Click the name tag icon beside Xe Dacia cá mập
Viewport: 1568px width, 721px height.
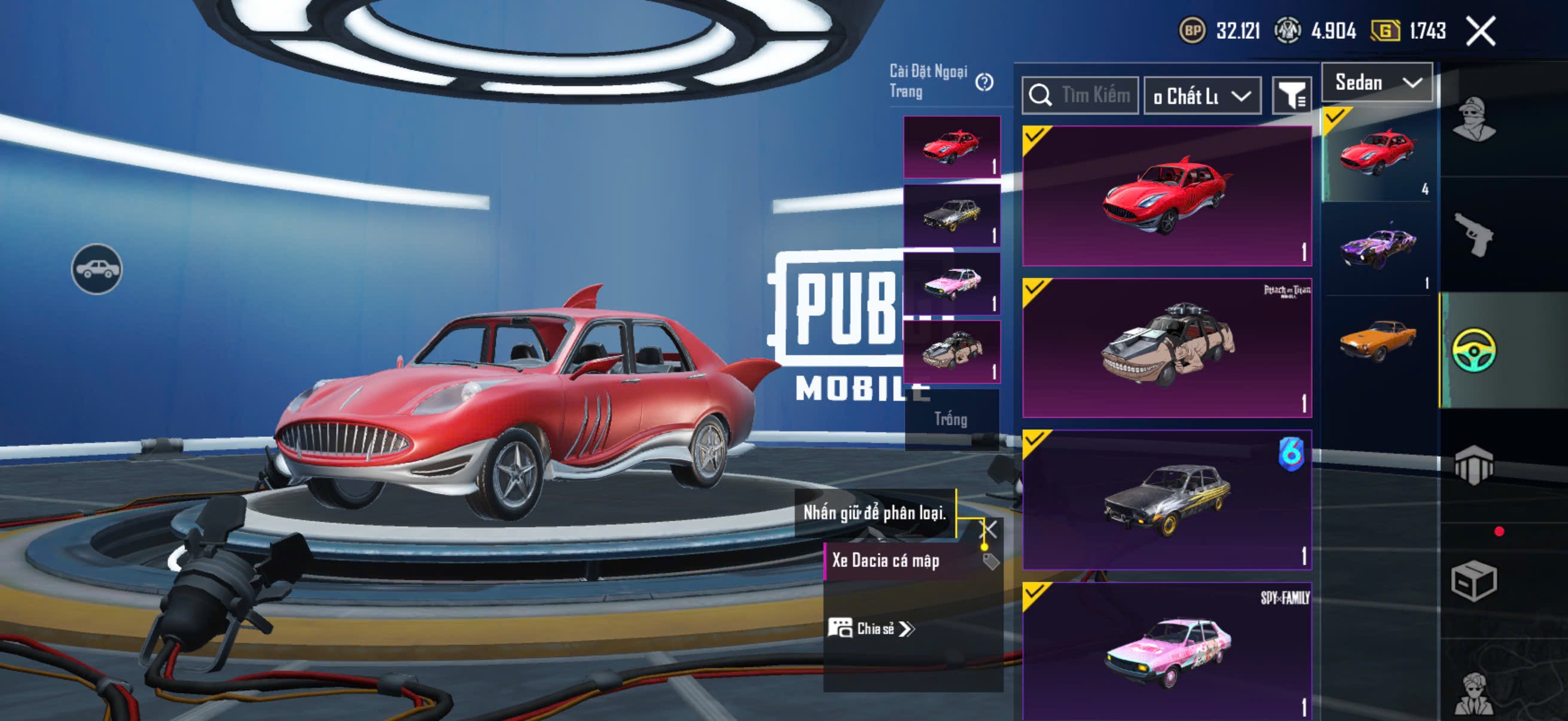(990, 561)
